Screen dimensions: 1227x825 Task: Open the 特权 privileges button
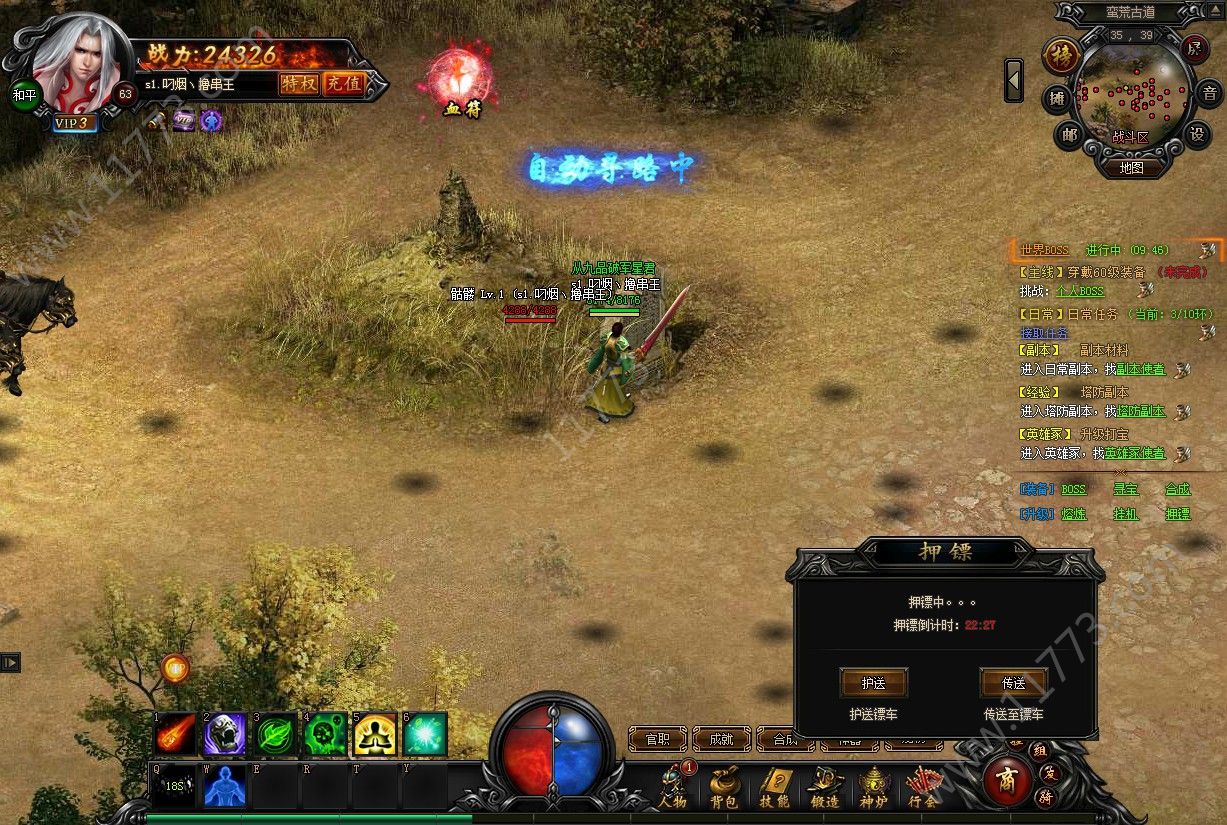pos(298,84)
